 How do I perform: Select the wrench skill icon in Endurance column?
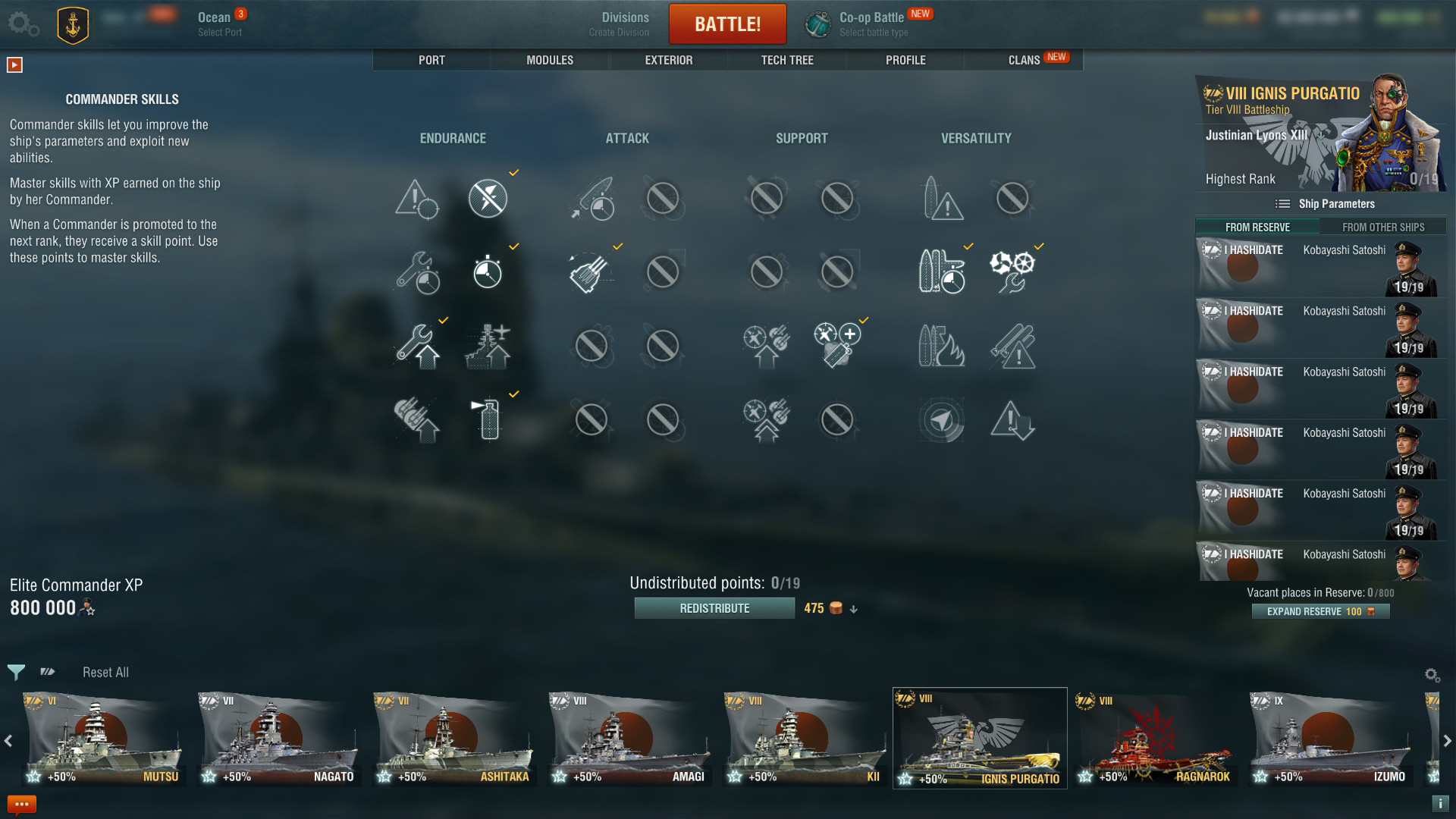(419, 347)
